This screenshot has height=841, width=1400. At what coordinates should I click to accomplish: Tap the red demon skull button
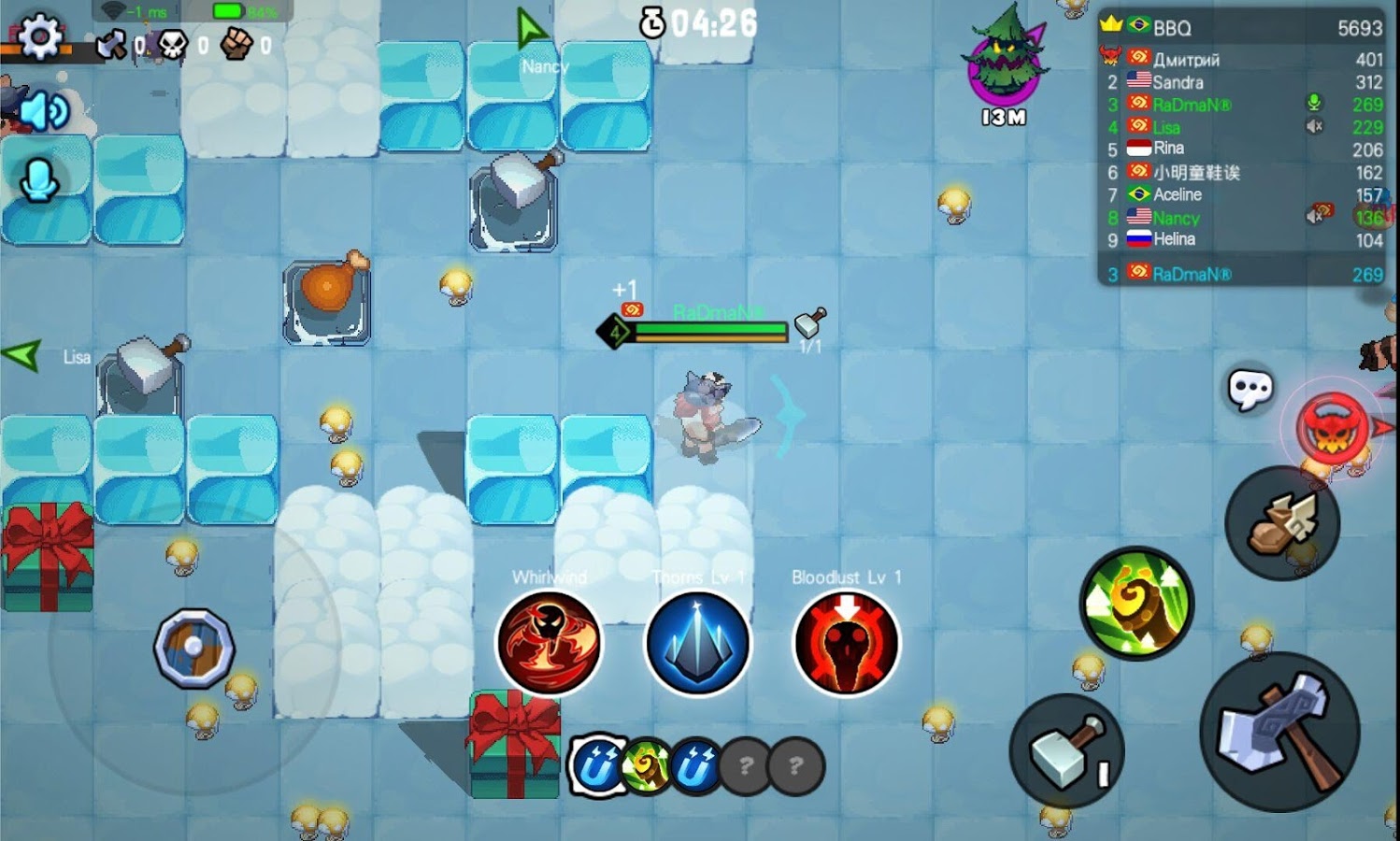coord(1332,428)
